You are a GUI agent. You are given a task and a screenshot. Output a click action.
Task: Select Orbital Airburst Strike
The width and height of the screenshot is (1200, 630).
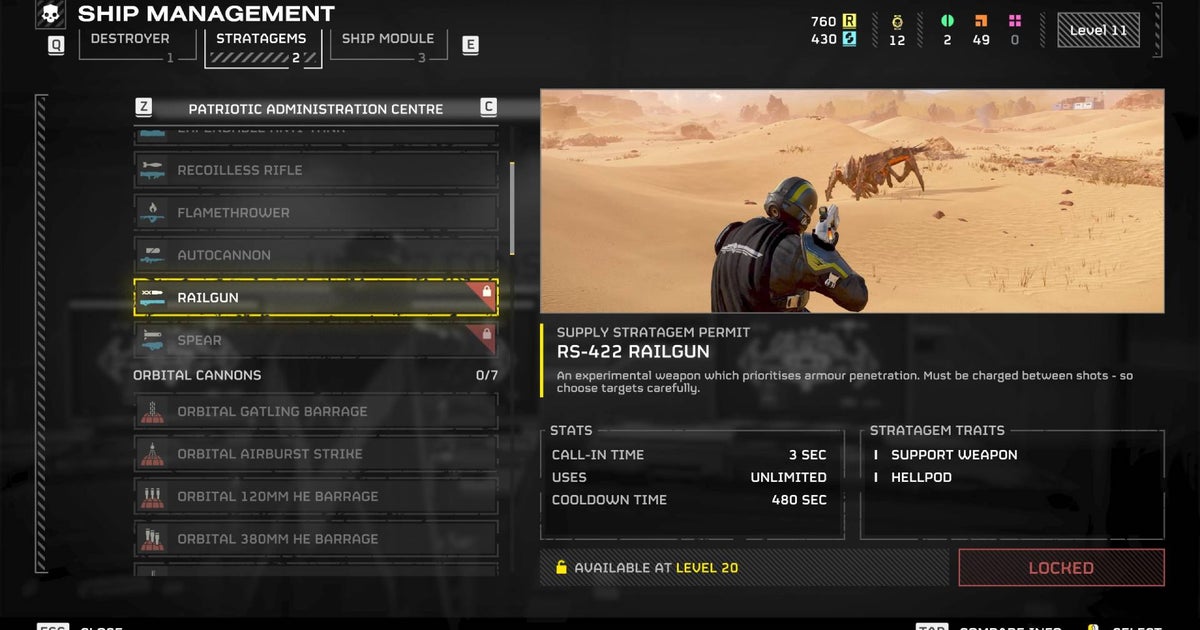(x=316, y=454)
